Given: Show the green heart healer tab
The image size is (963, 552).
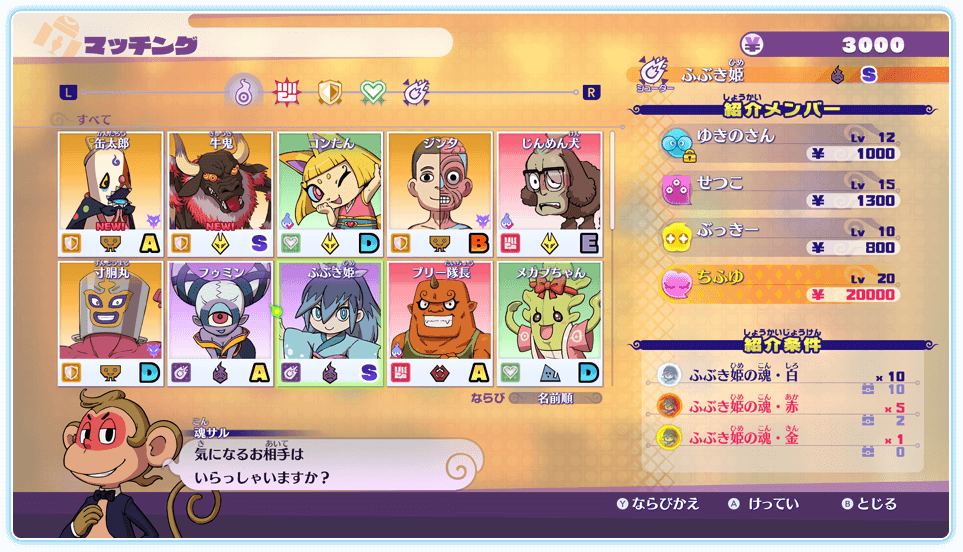Looking at the screenshot, I should [x=373, y=93].
